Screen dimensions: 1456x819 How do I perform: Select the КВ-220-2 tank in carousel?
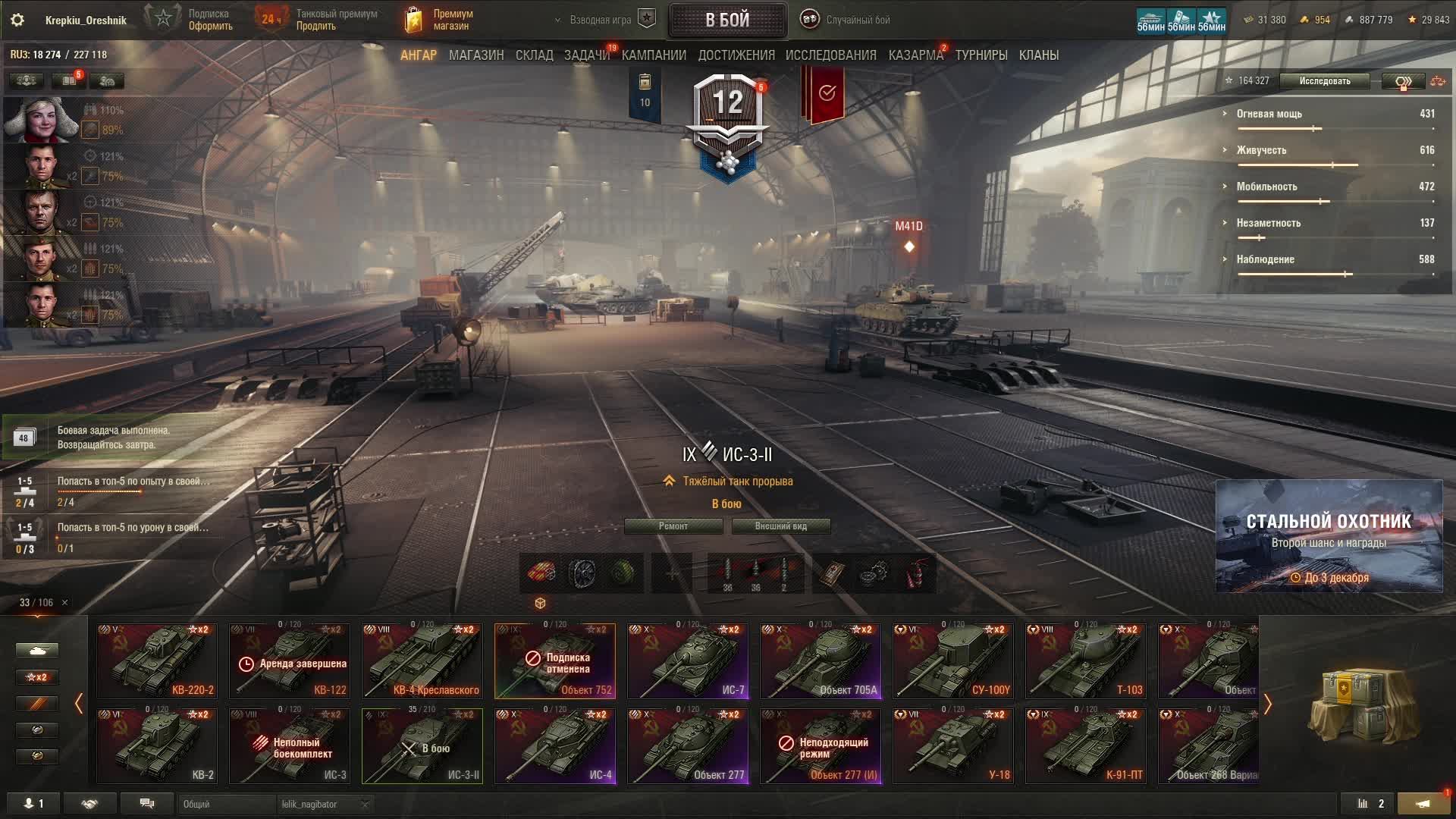tap(157, 661)
